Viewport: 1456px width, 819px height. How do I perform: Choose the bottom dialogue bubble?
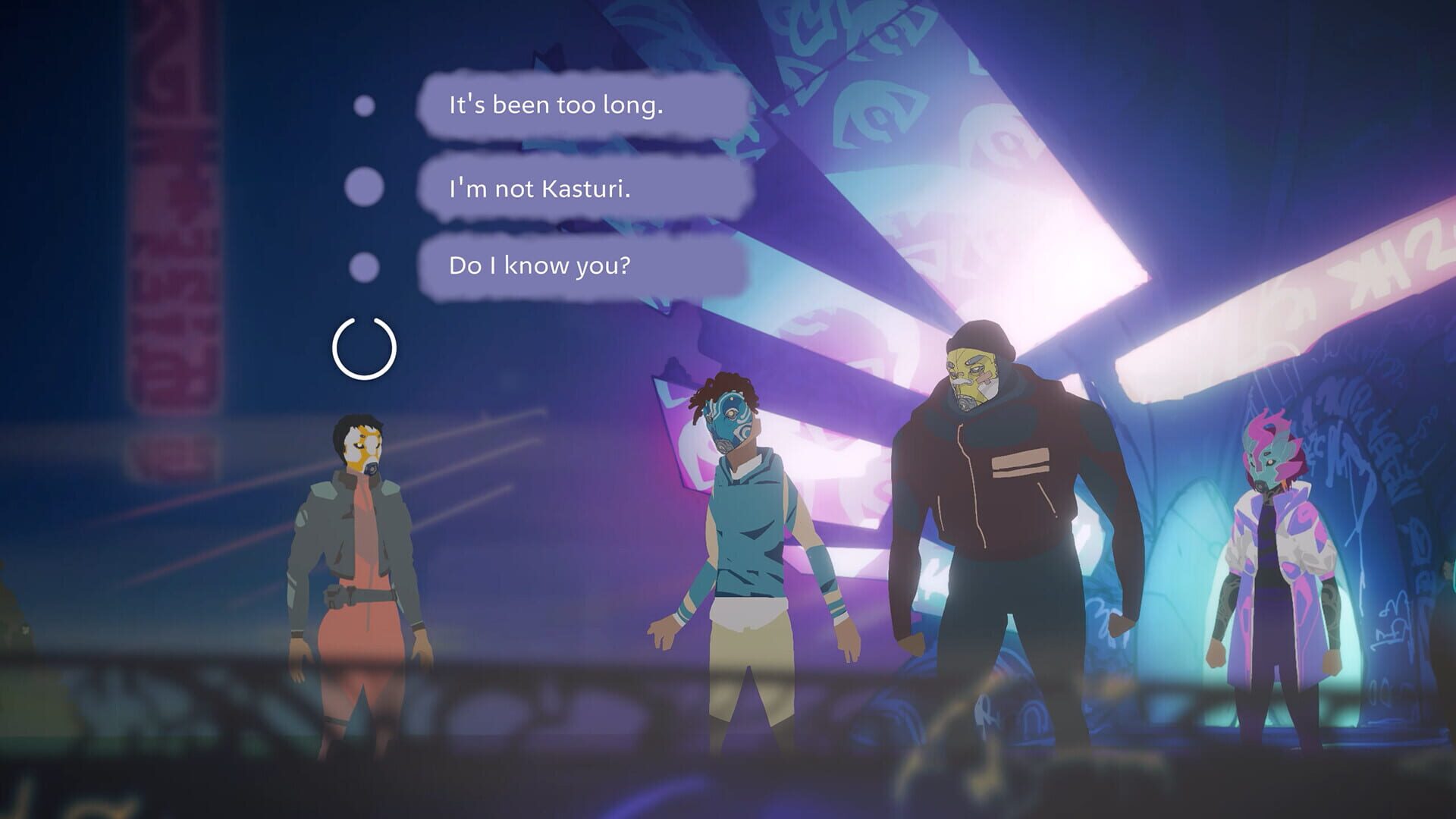576,267
